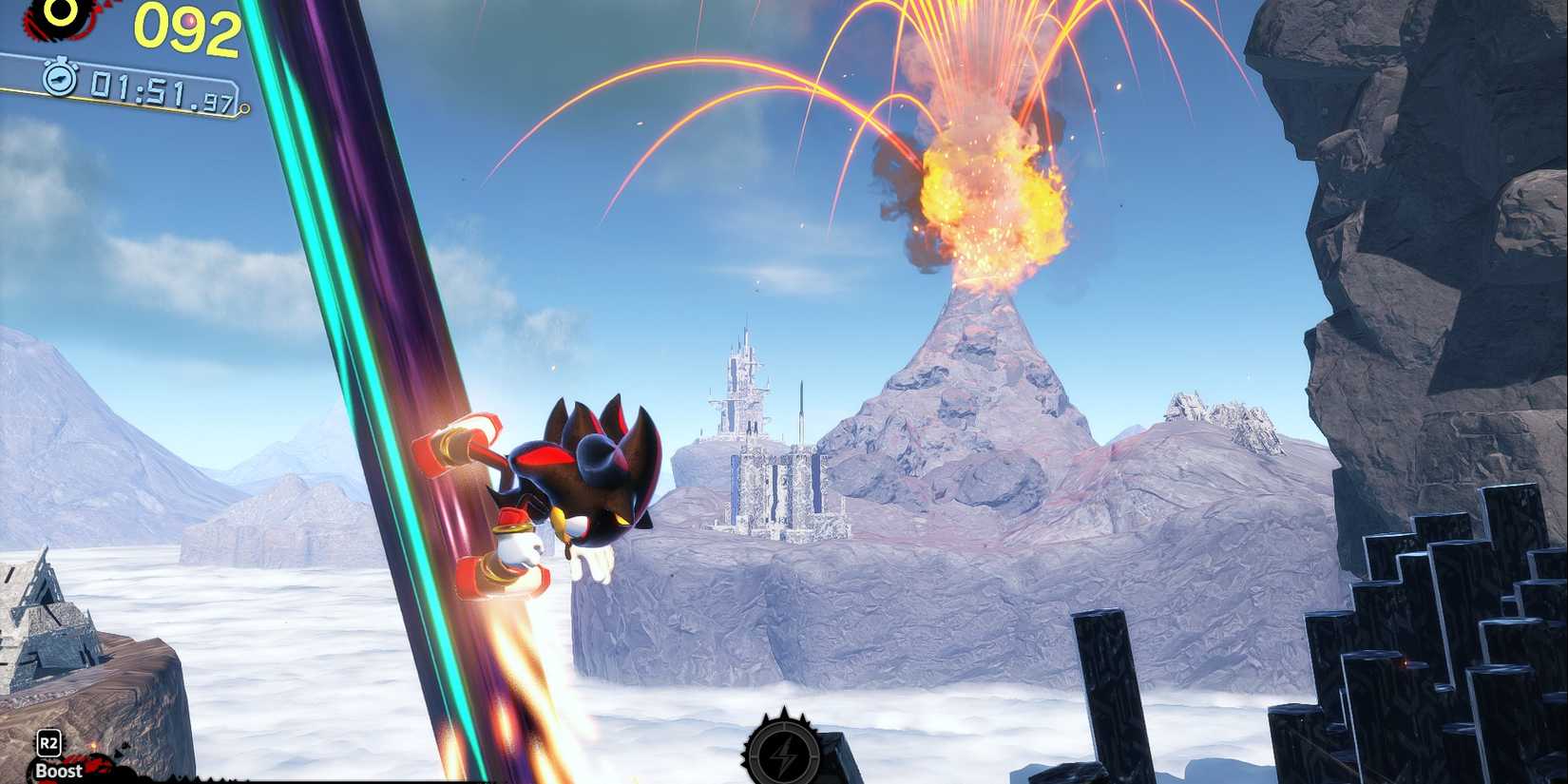Click the small floating orb near the 092 counter
Viewport: 1568px width, 784px height.
point(190,21)
